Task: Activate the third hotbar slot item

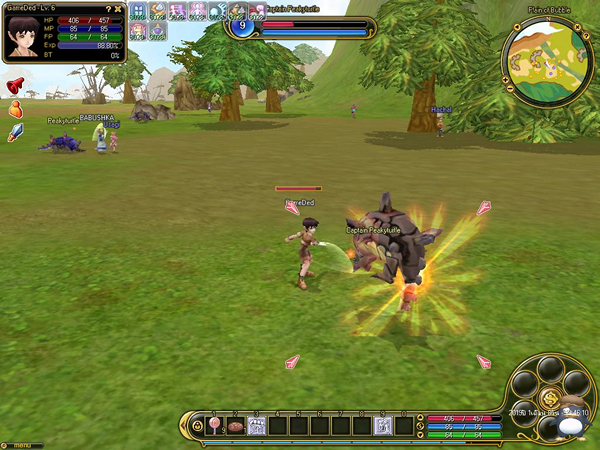Action: tap(256, 425)
